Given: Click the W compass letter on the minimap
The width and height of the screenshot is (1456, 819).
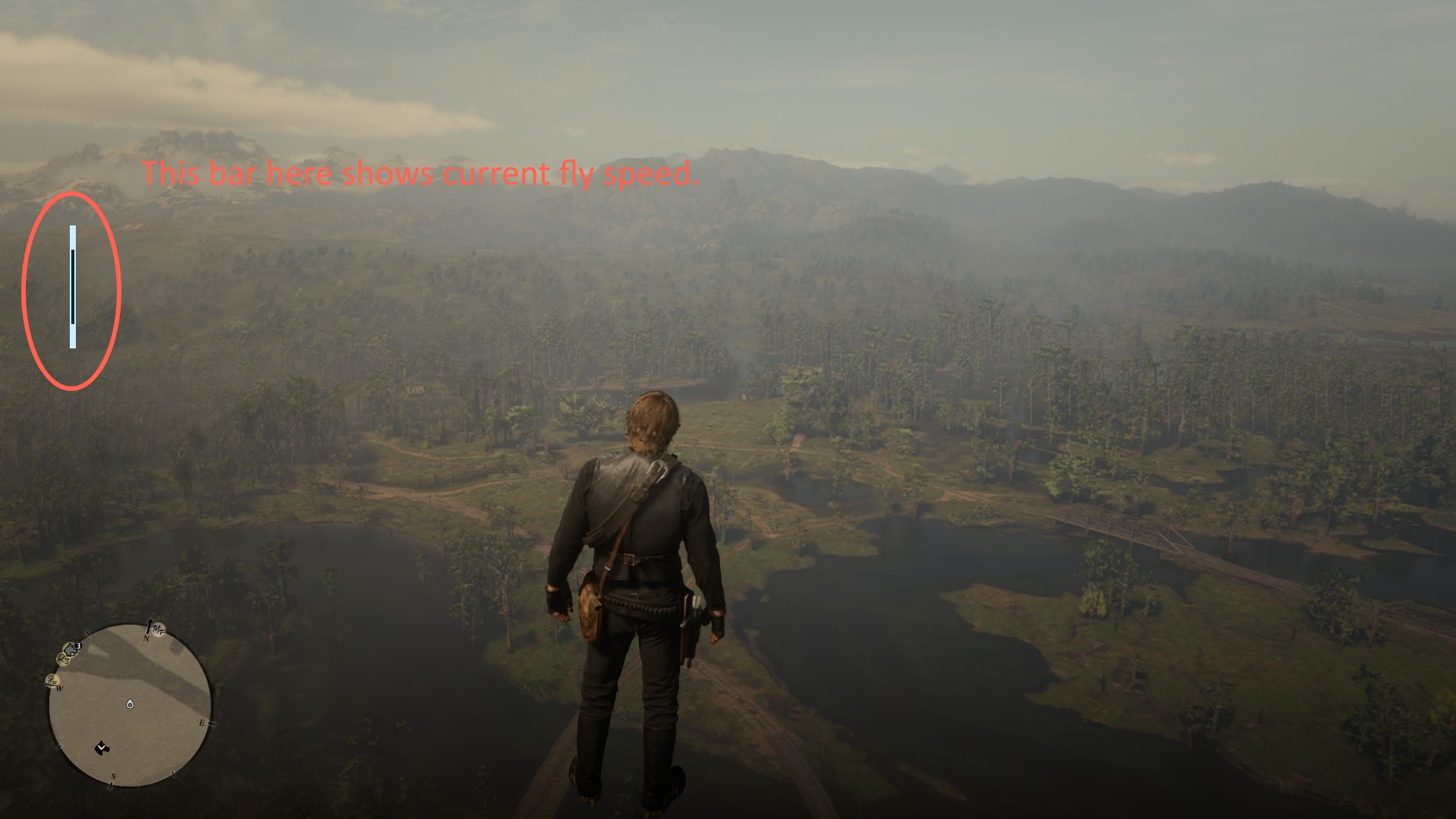Looking at the screenshot, I should 59,688.
